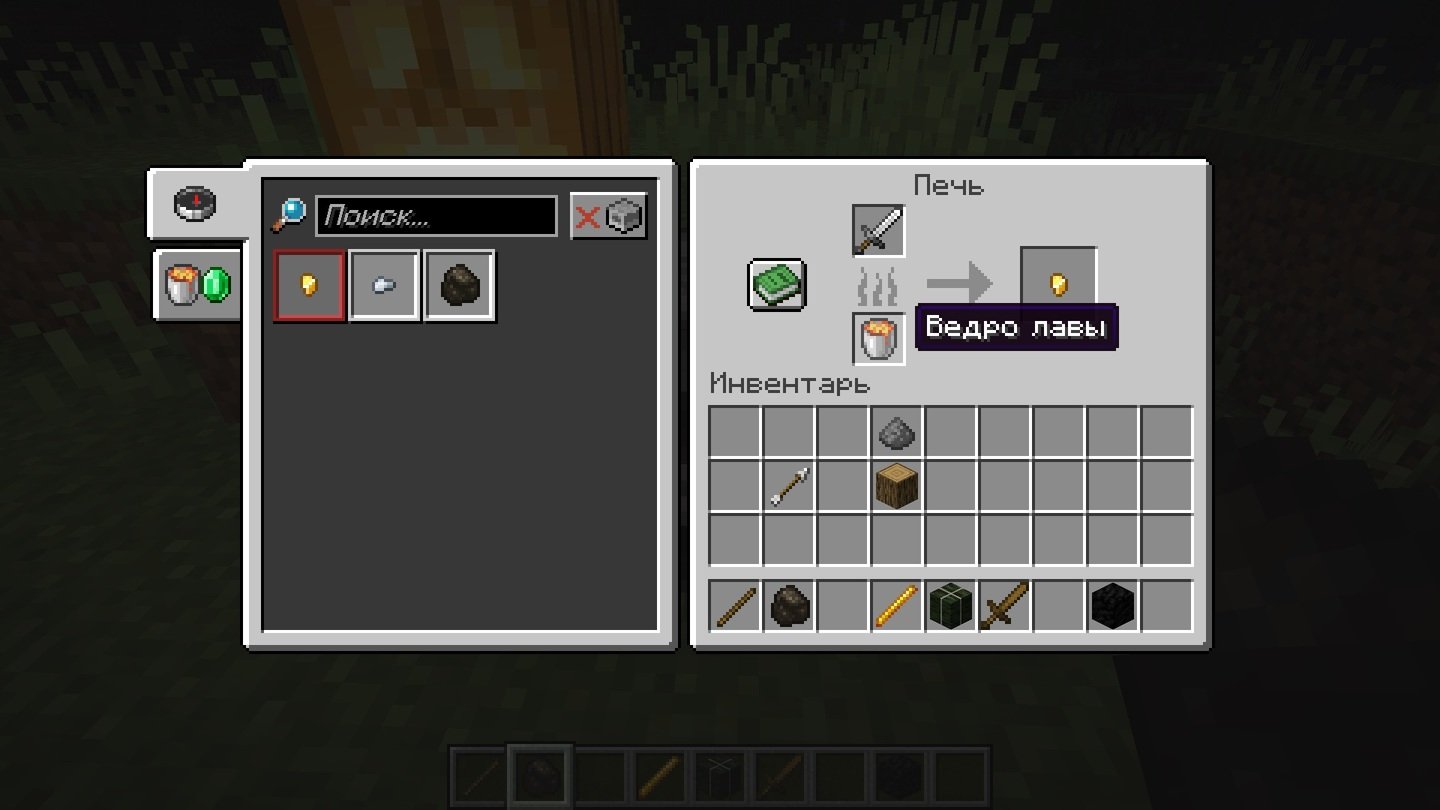Switch to the lava bucket and emerald tab
Screen dimensions: 1440x810
click(197, 285)
